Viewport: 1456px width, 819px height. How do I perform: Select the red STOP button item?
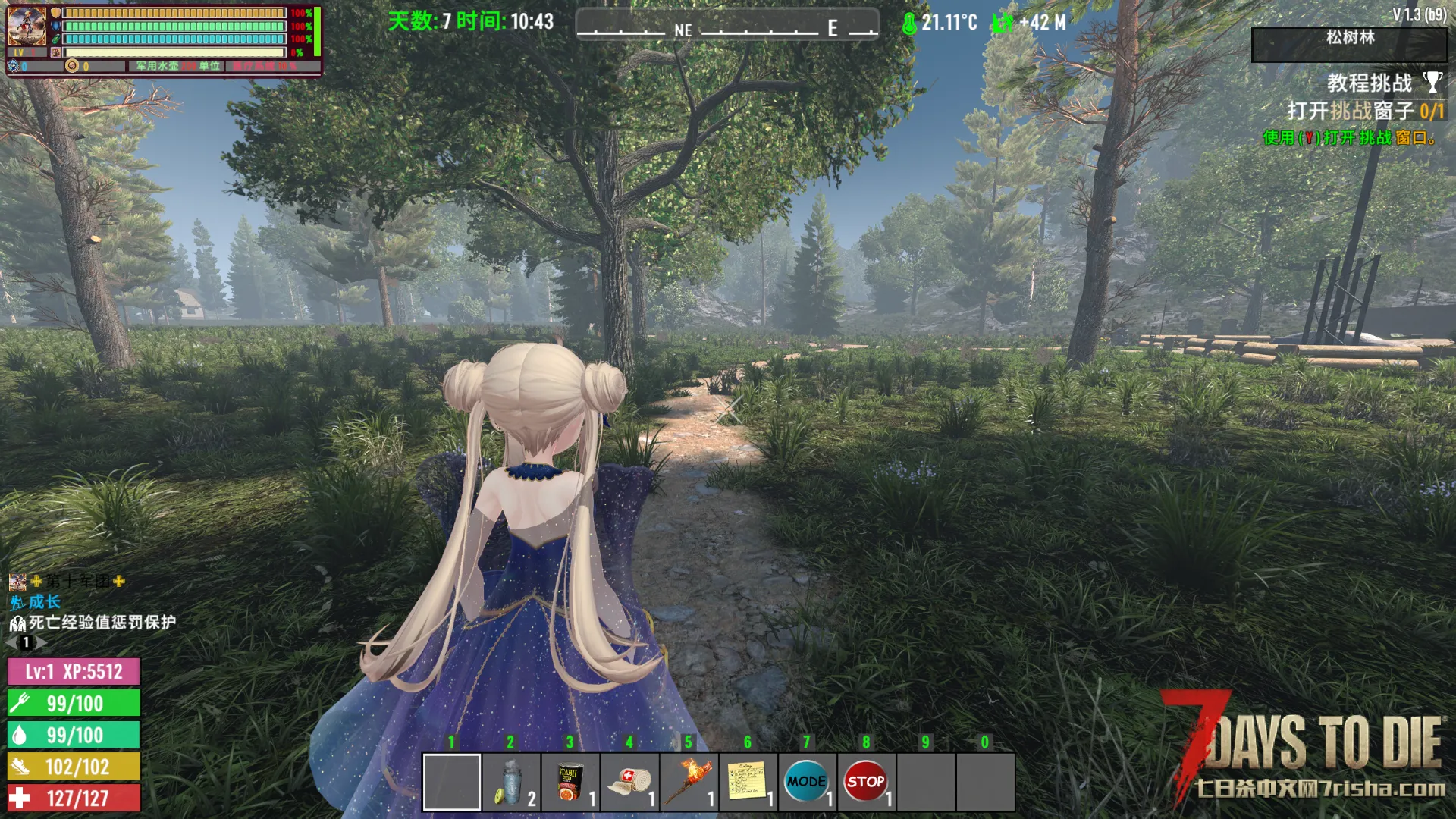point(865,782)
